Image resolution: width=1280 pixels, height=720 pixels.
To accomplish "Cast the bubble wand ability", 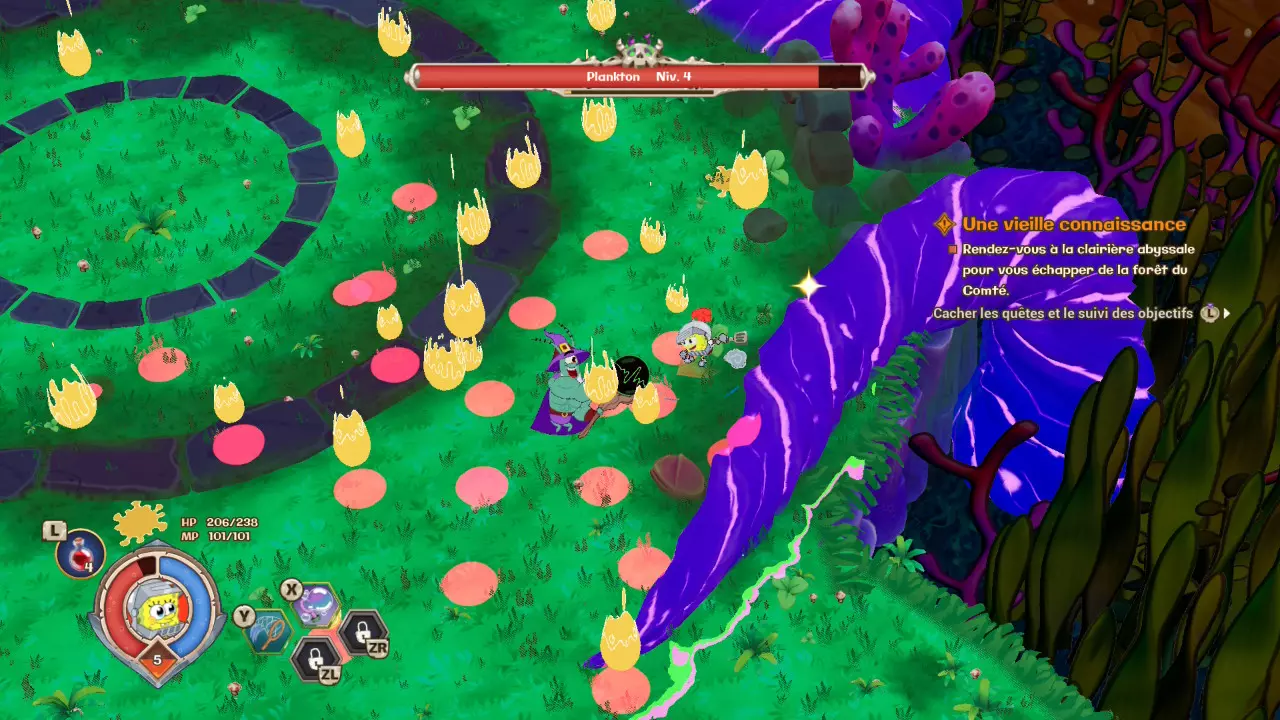I will pyautogui.click(x=316, y=605).
